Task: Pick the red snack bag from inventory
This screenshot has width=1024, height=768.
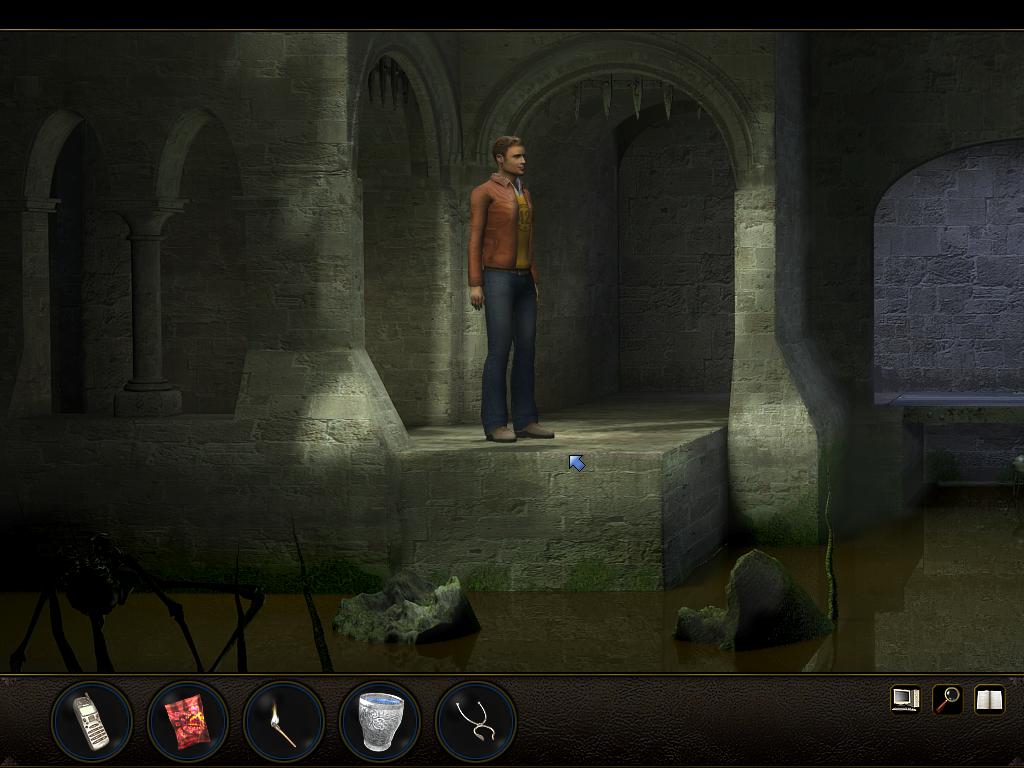Action: [x=188, y=721]
